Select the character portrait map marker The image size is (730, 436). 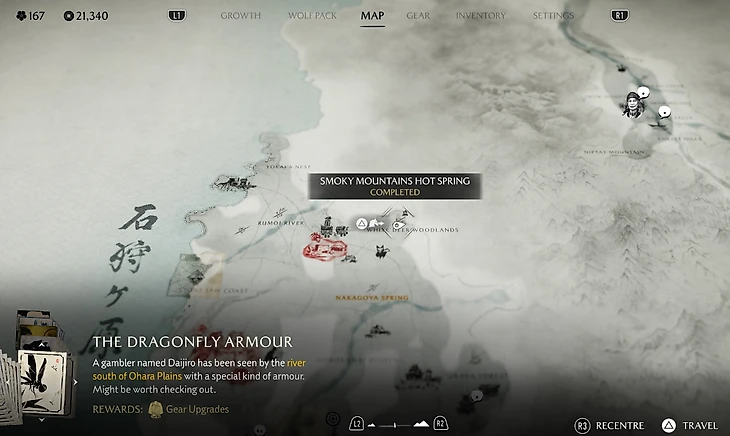[x=632, y=103]
